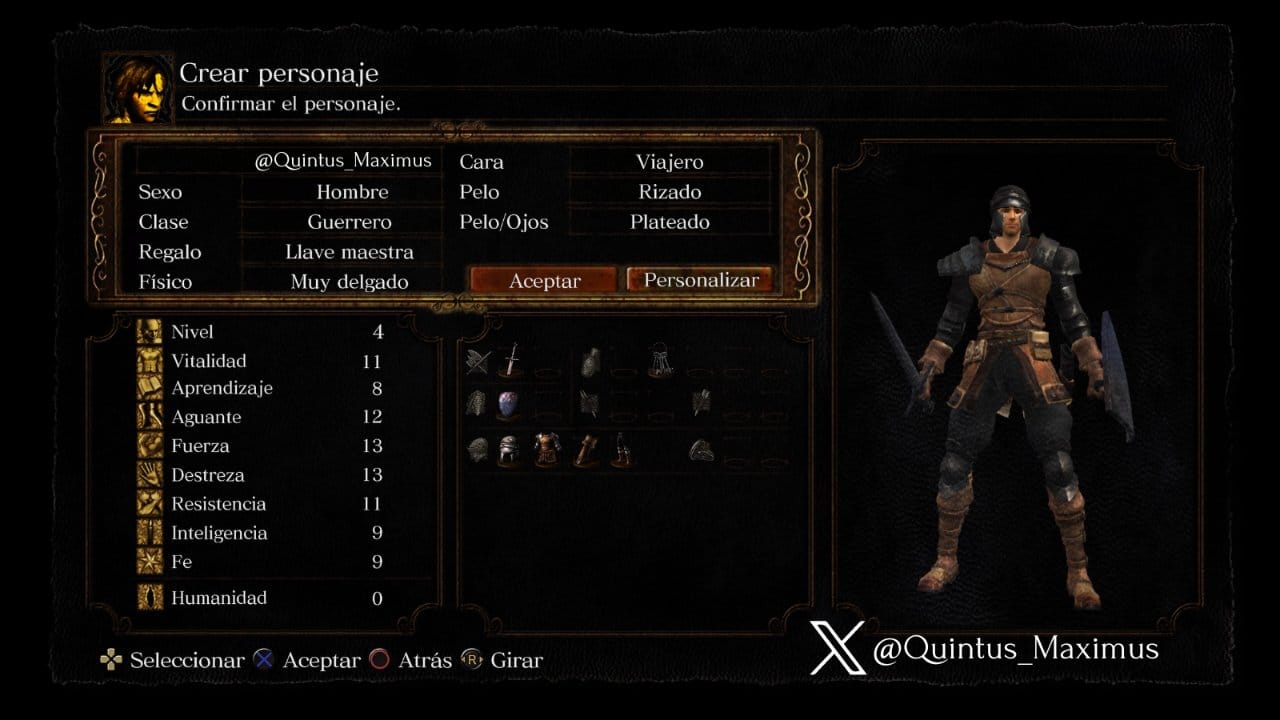Select the Regalo entry Llave maestra

(349, 252)
